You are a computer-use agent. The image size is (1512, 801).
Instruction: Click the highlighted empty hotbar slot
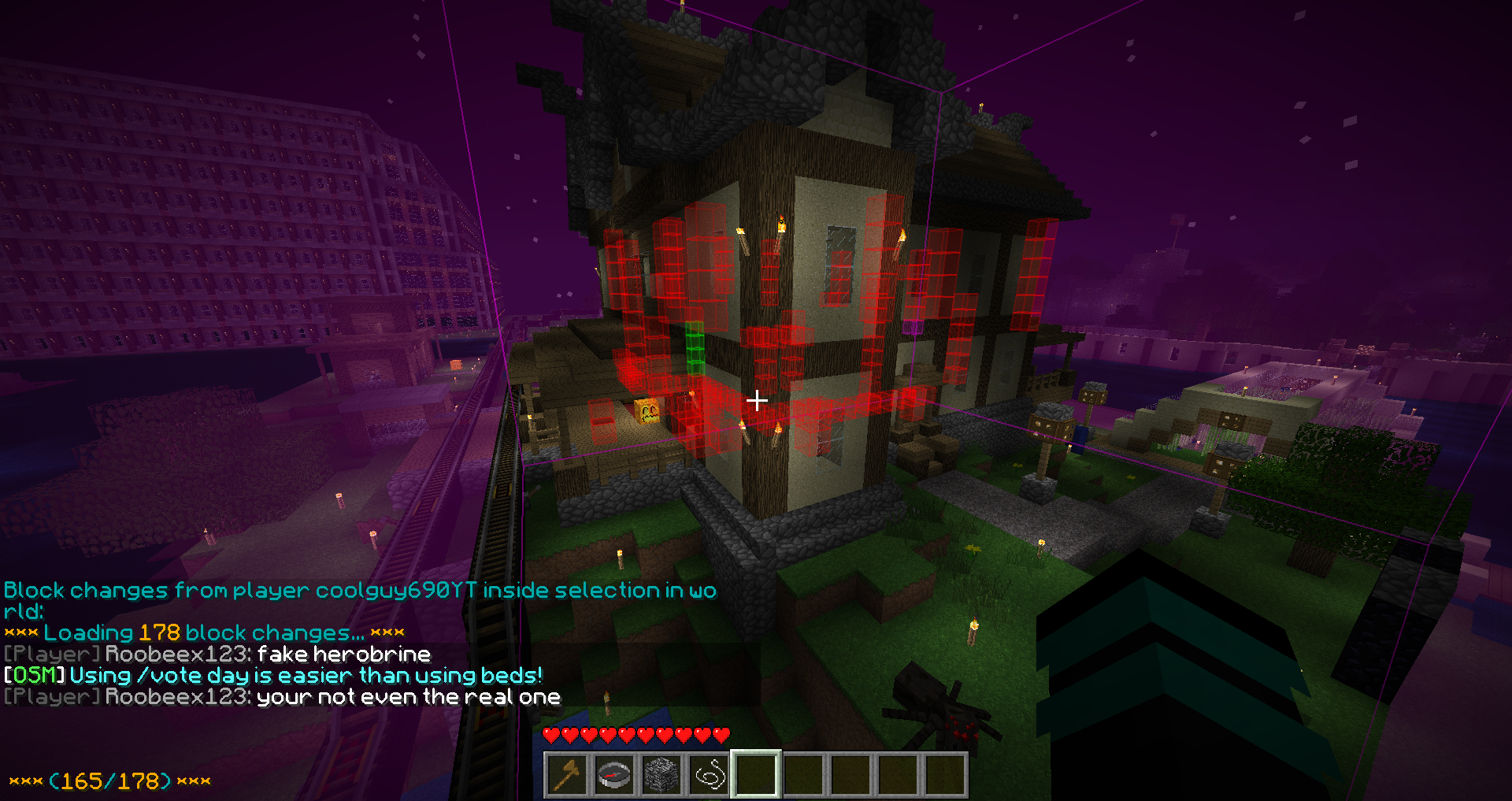(x=756, y=775)
